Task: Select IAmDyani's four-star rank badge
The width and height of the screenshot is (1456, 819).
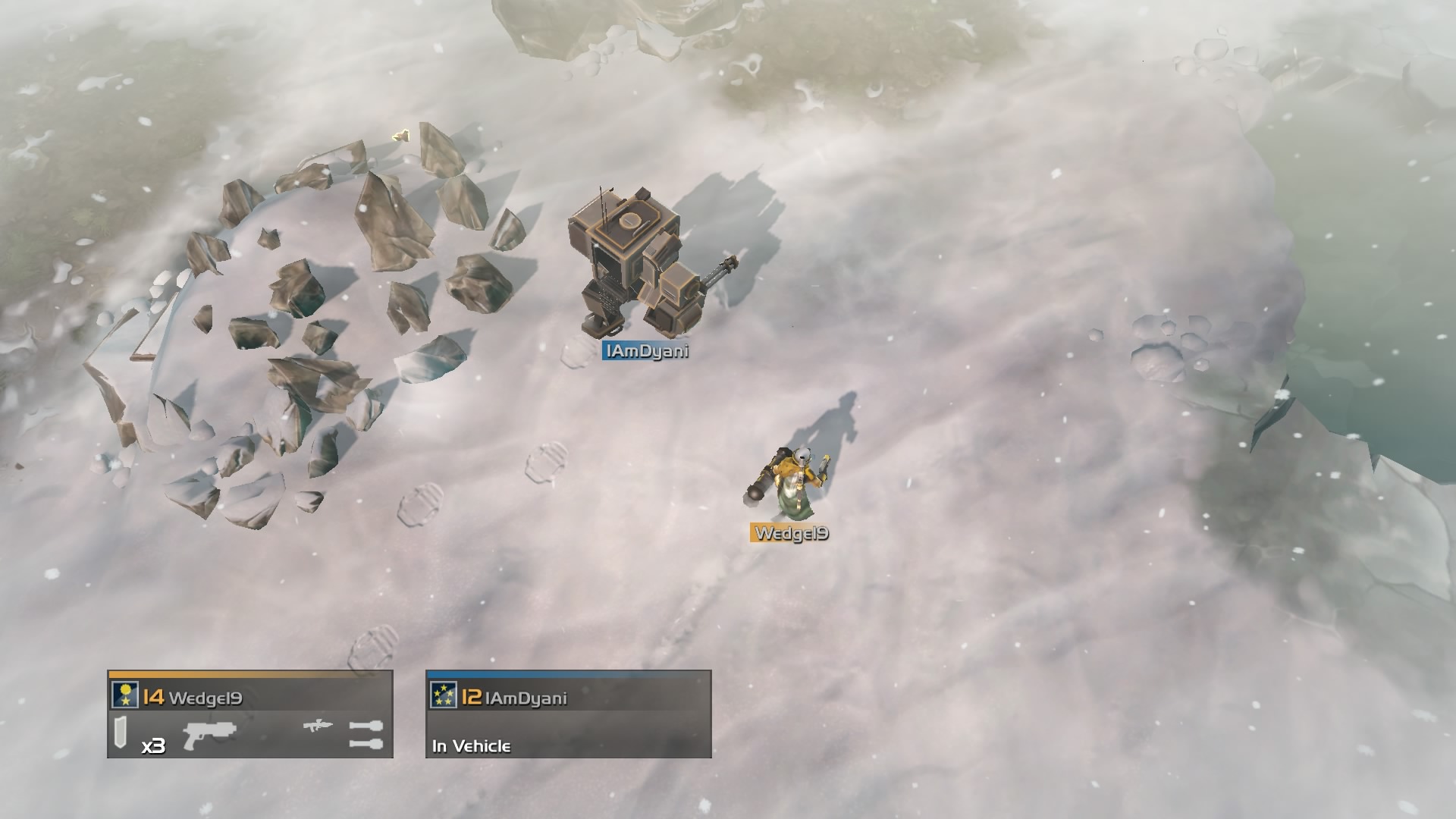Action: pos(443,695)
